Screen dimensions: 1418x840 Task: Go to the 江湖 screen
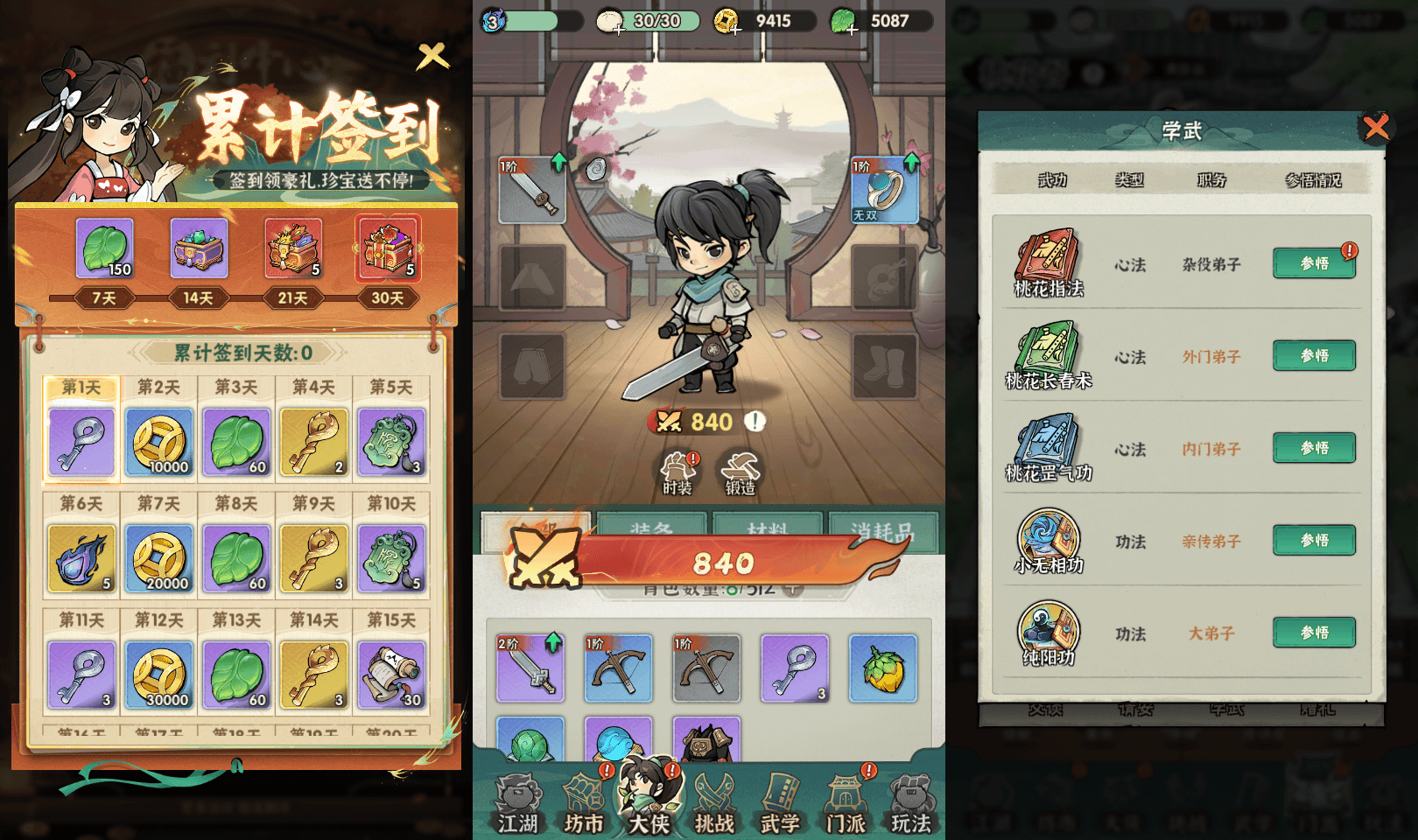517,803
